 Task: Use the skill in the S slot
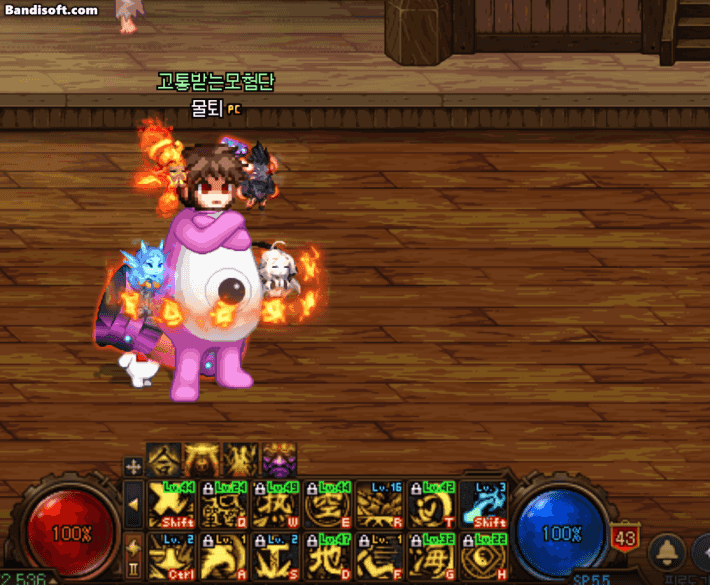(x=276, y=555)
